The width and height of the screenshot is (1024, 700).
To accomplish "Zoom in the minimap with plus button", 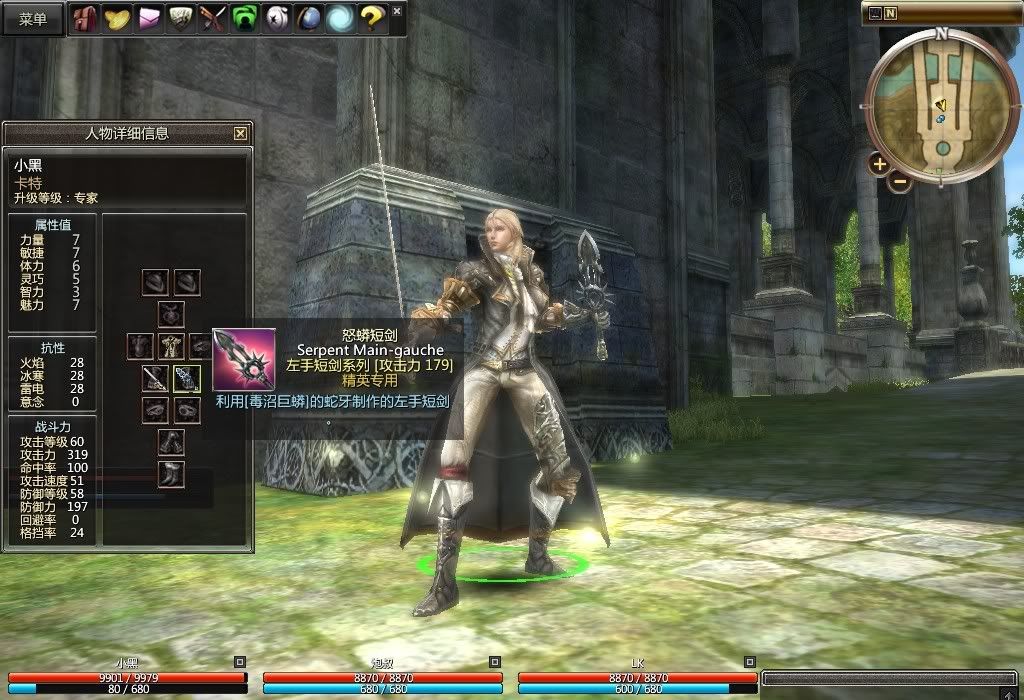I will (879, 164).
